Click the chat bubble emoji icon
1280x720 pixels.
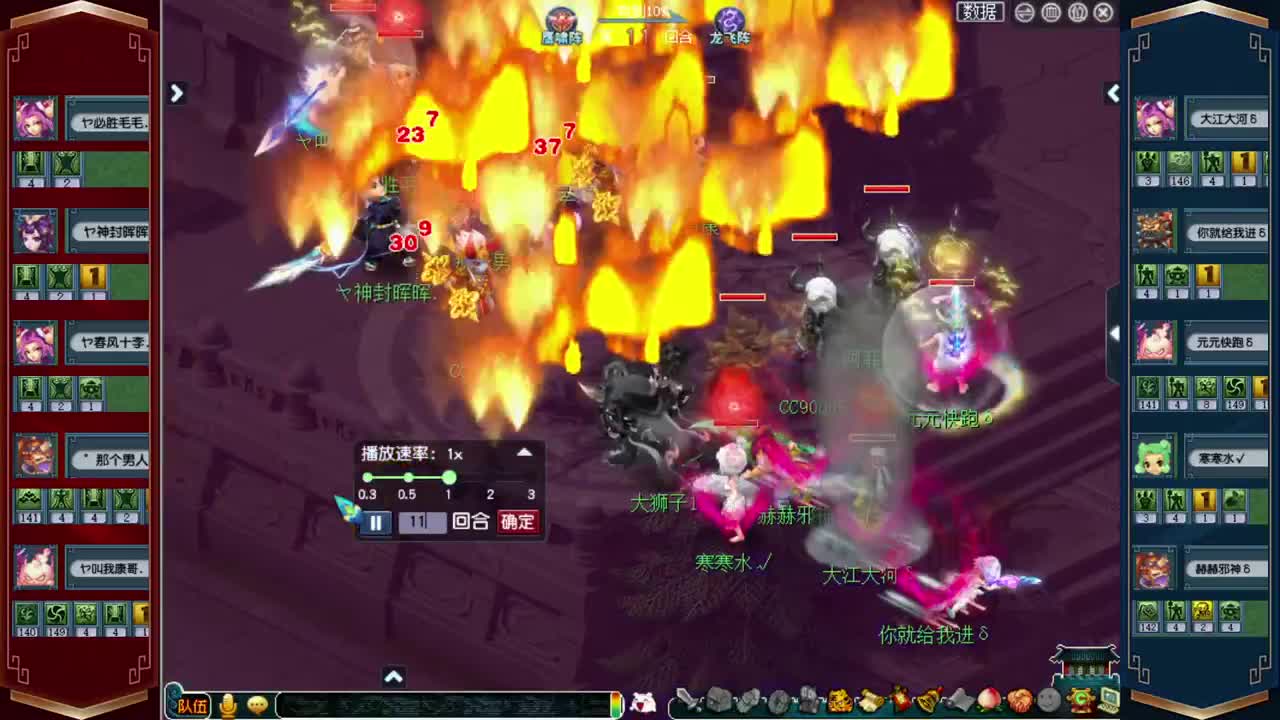[x=258, y=704]
